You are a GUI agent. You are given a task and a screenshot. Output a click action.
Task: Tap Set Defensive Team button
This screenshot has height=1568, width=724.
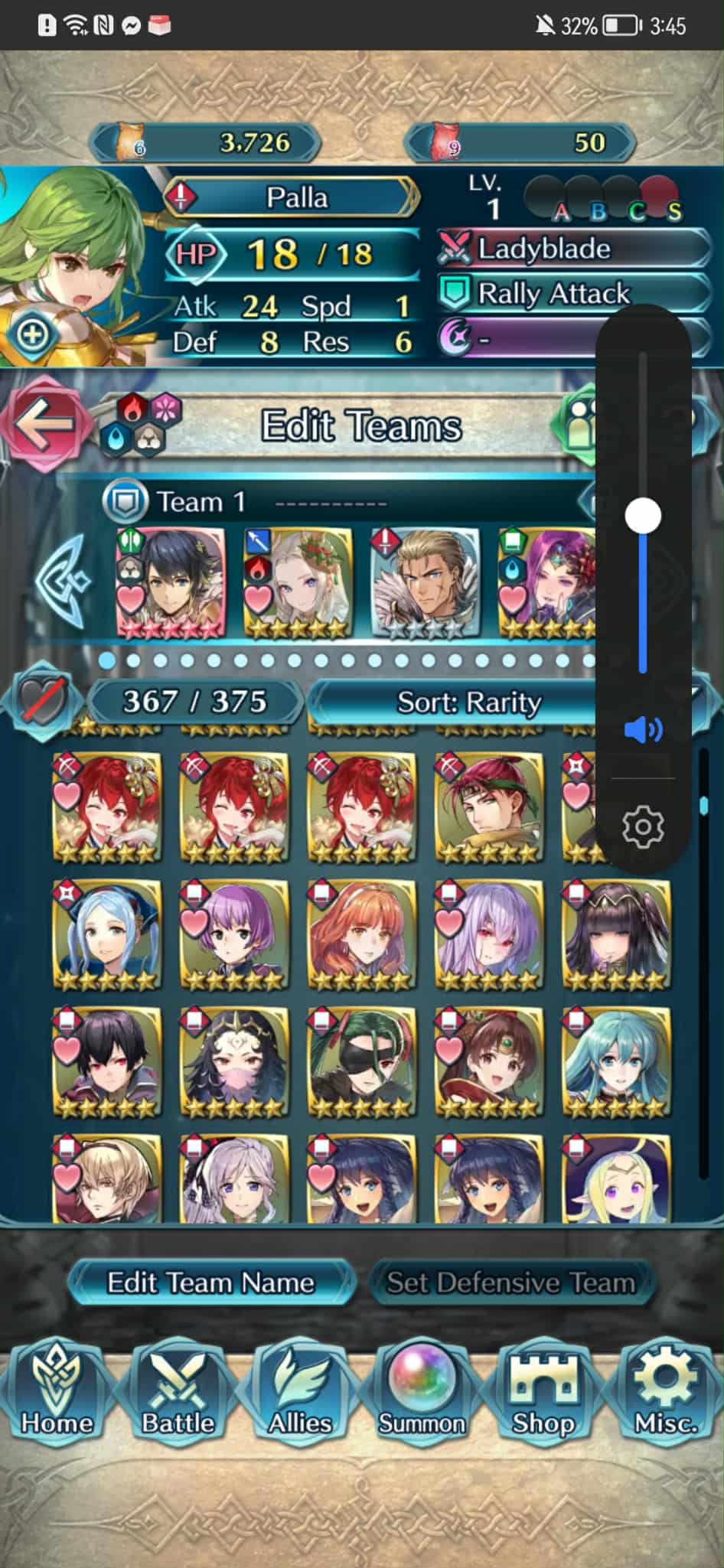(510, 1283)
